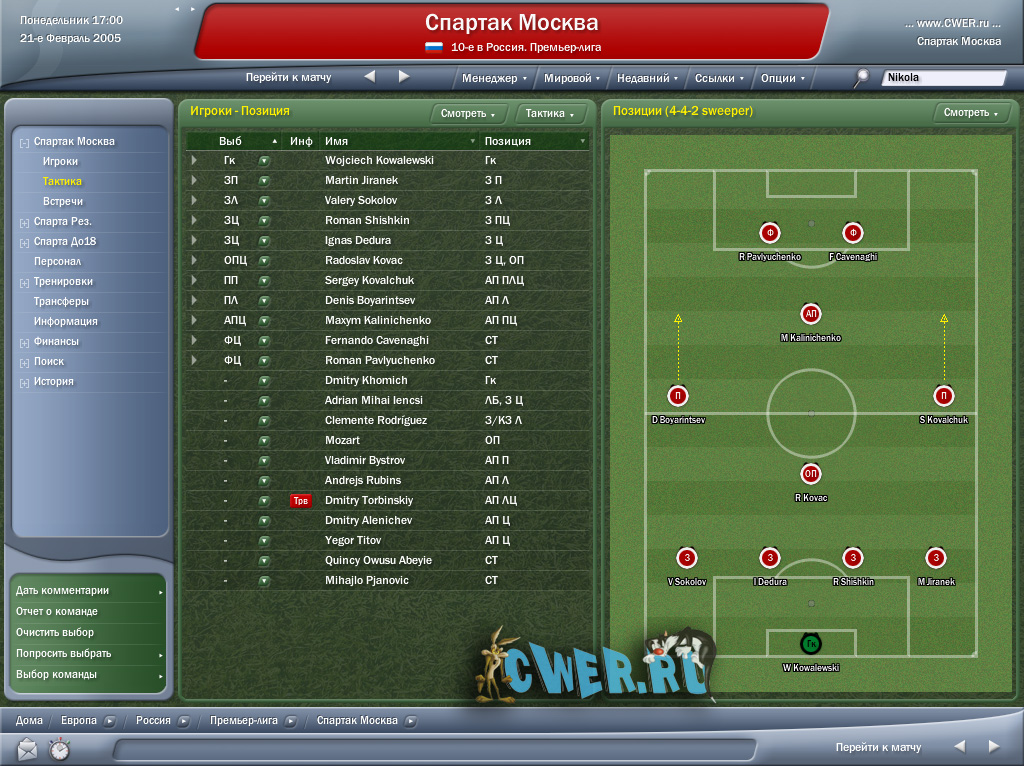Open the Выбор команды submenu
This screenshot has width=1025, height=766.
coord(57,674)
